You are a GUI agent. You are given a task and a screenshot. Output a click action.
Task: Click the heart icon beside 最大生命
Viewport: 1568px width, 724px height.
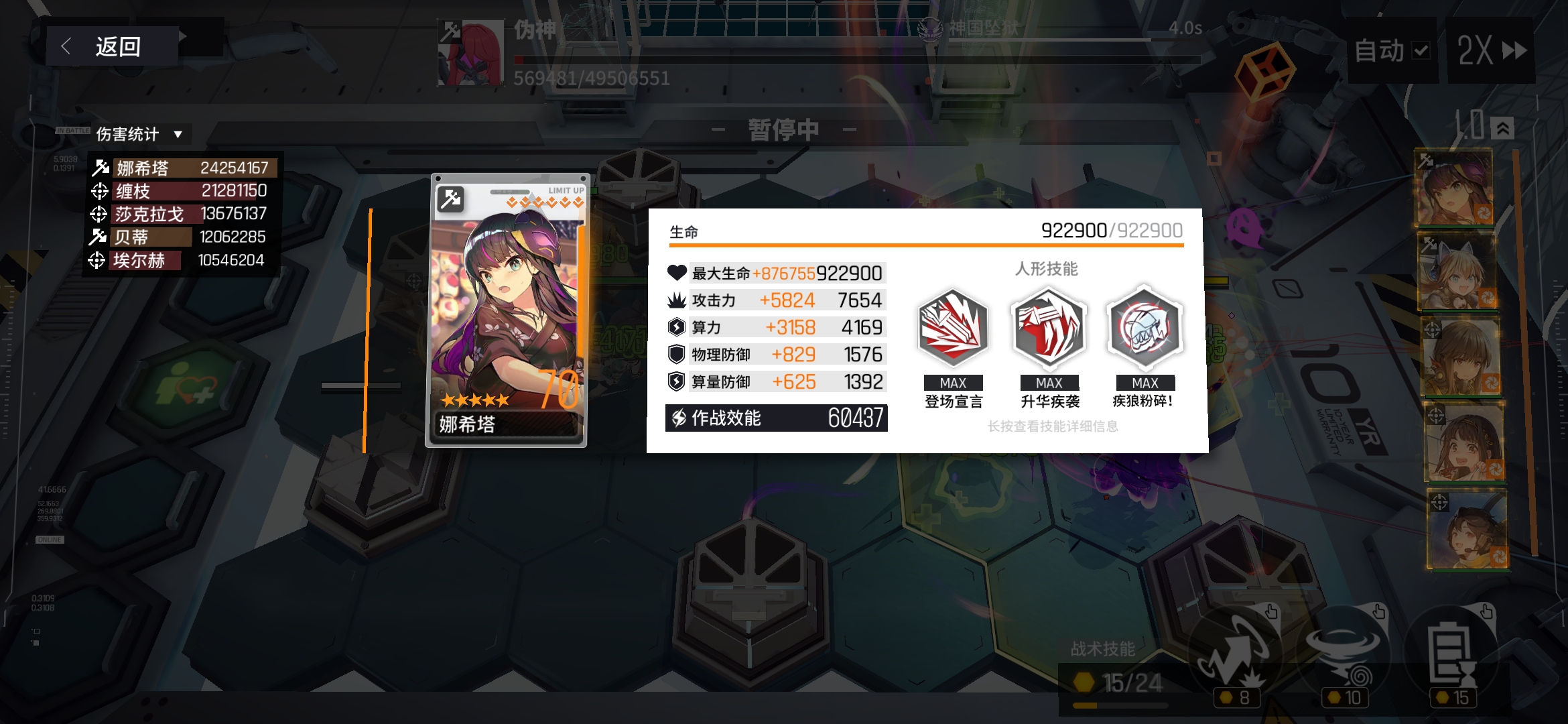[x=678, y=273]
